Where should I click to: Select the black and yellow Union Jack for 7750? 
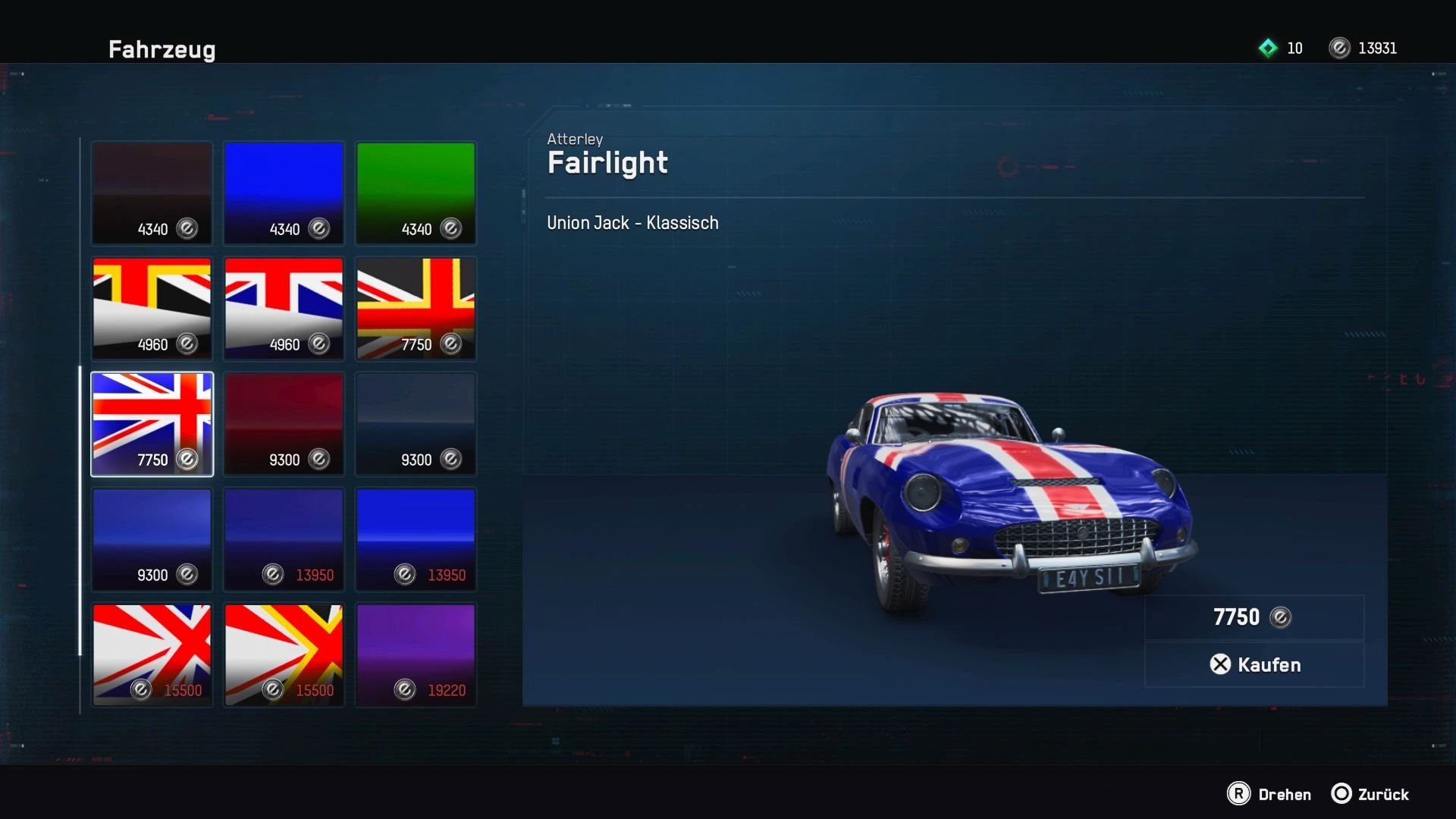coord(416,308)
